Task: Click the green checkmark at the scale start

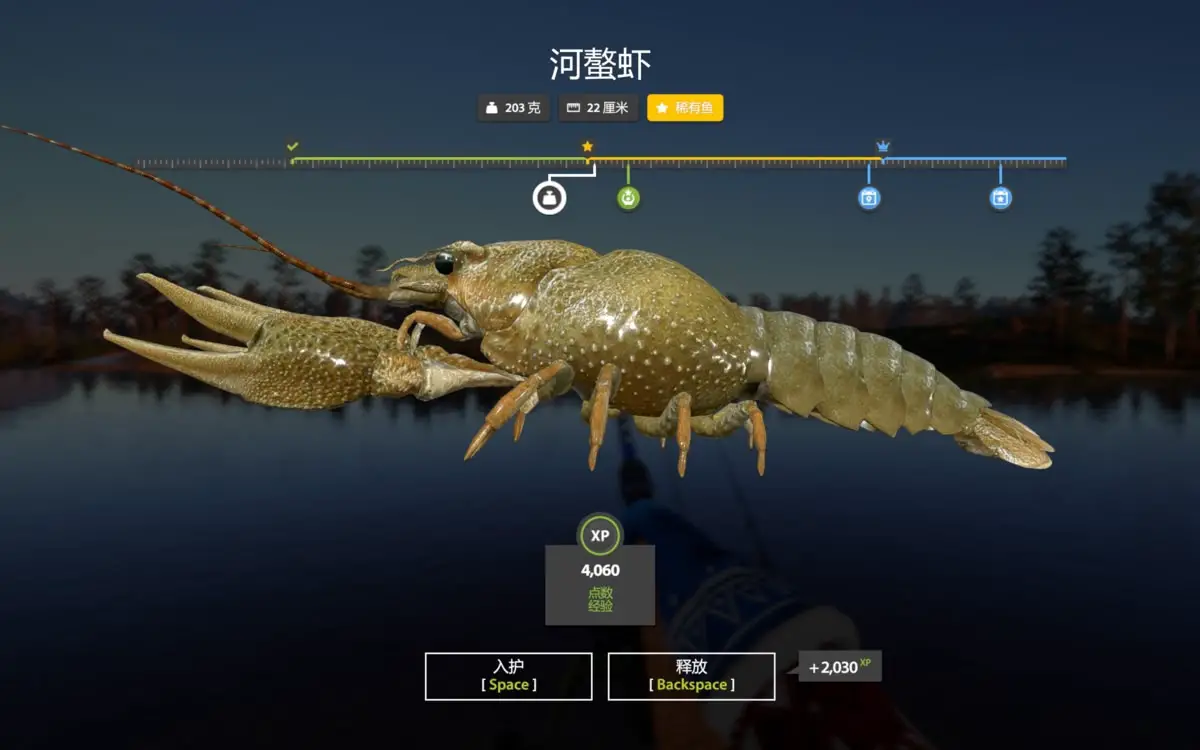Action: [x=292, y=146]
